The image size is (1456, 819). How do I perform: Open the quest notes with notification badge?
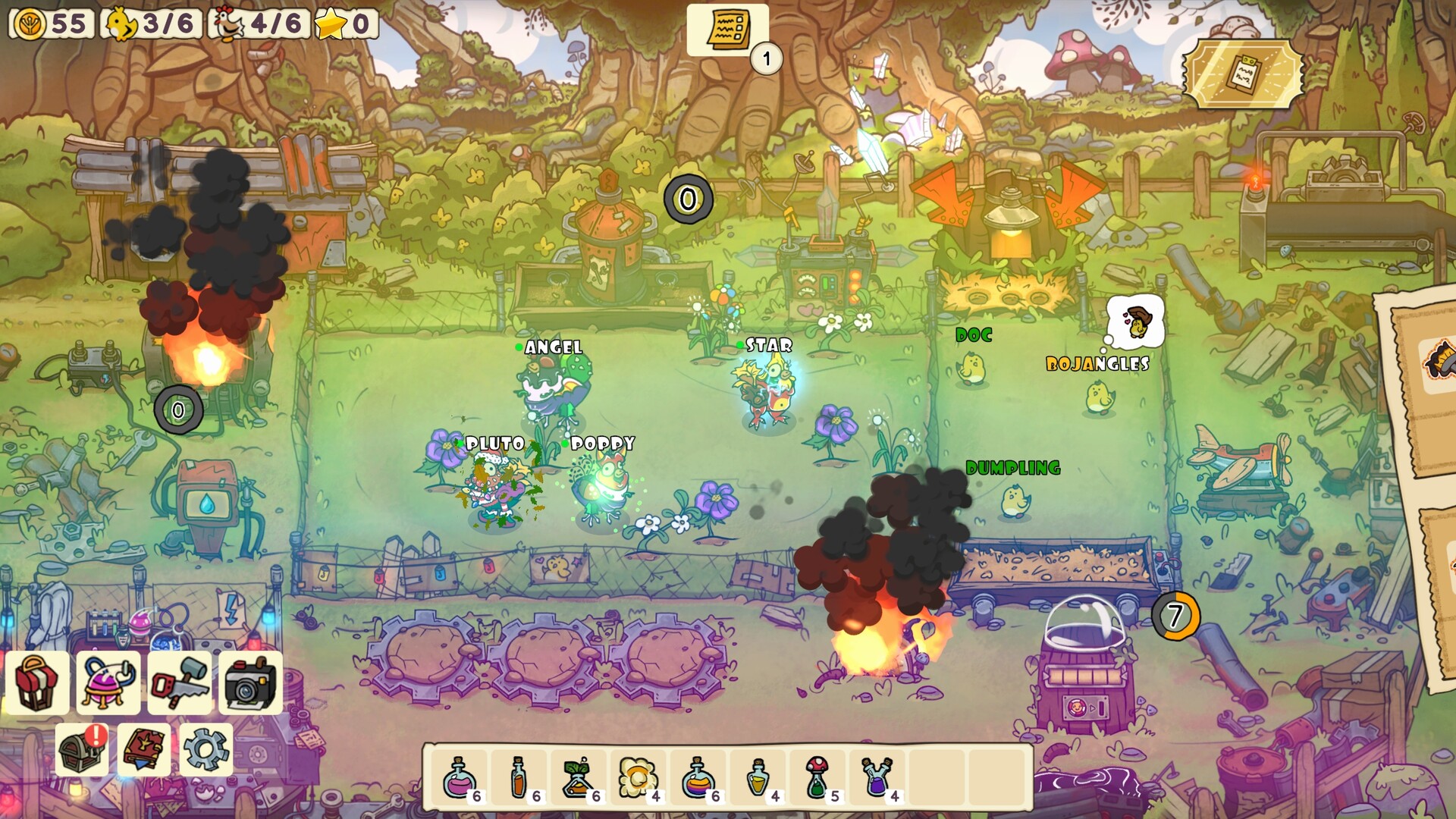coord(729,30)
